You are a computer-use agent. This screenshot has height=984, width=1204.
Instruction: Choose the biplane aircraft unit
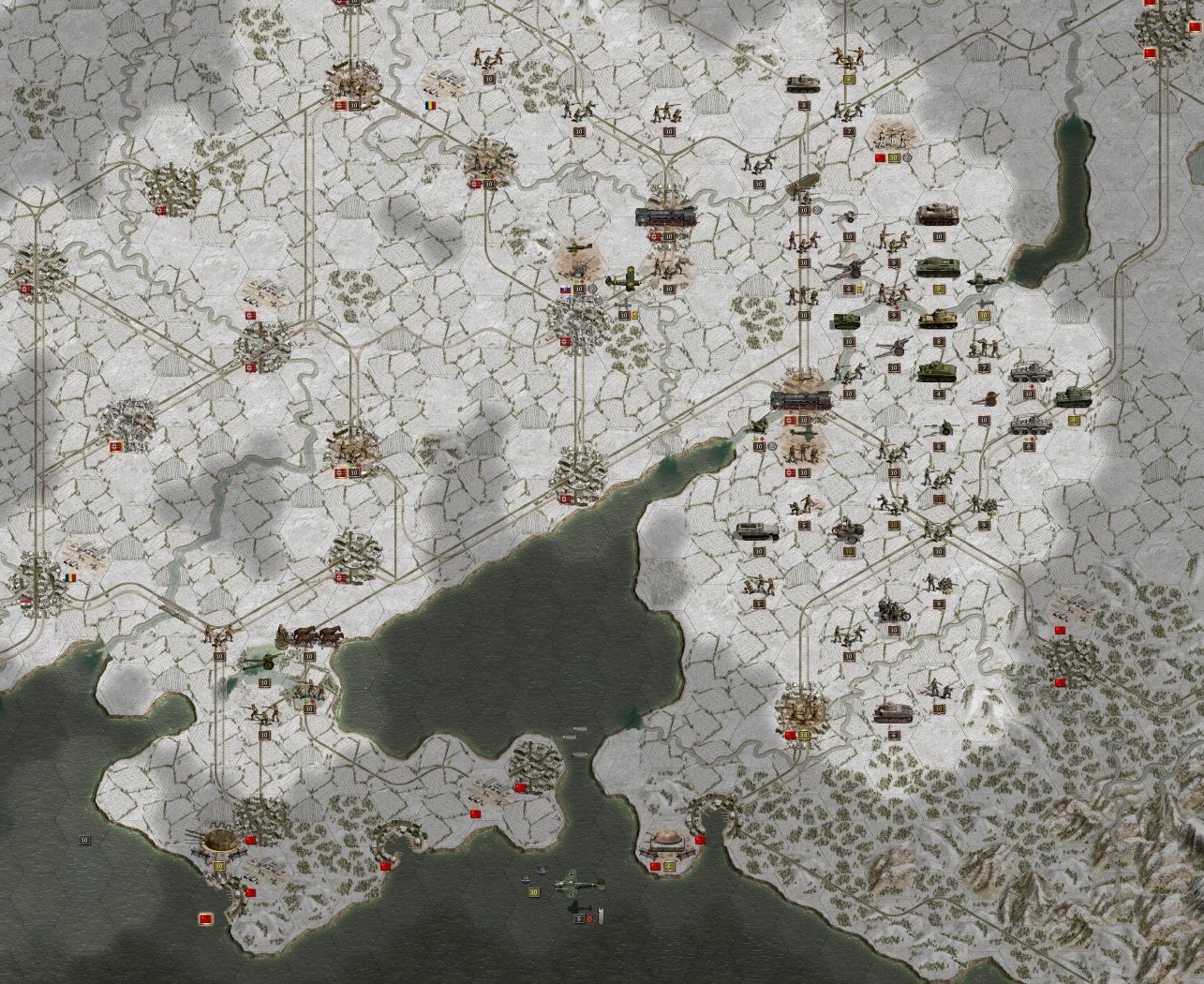coord(622,279)
